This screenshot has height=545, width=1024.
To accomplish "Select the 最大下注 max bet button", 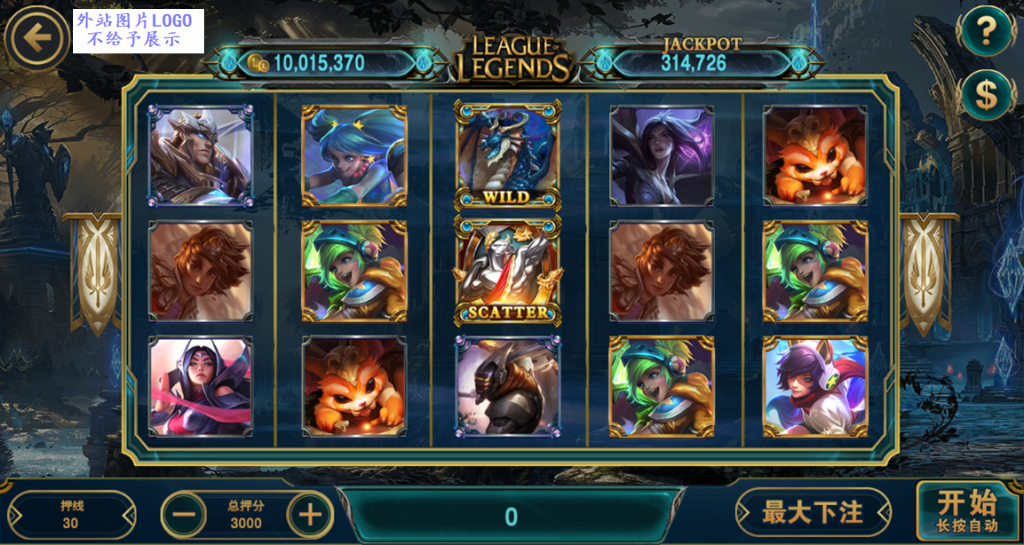I will point(812,513).
